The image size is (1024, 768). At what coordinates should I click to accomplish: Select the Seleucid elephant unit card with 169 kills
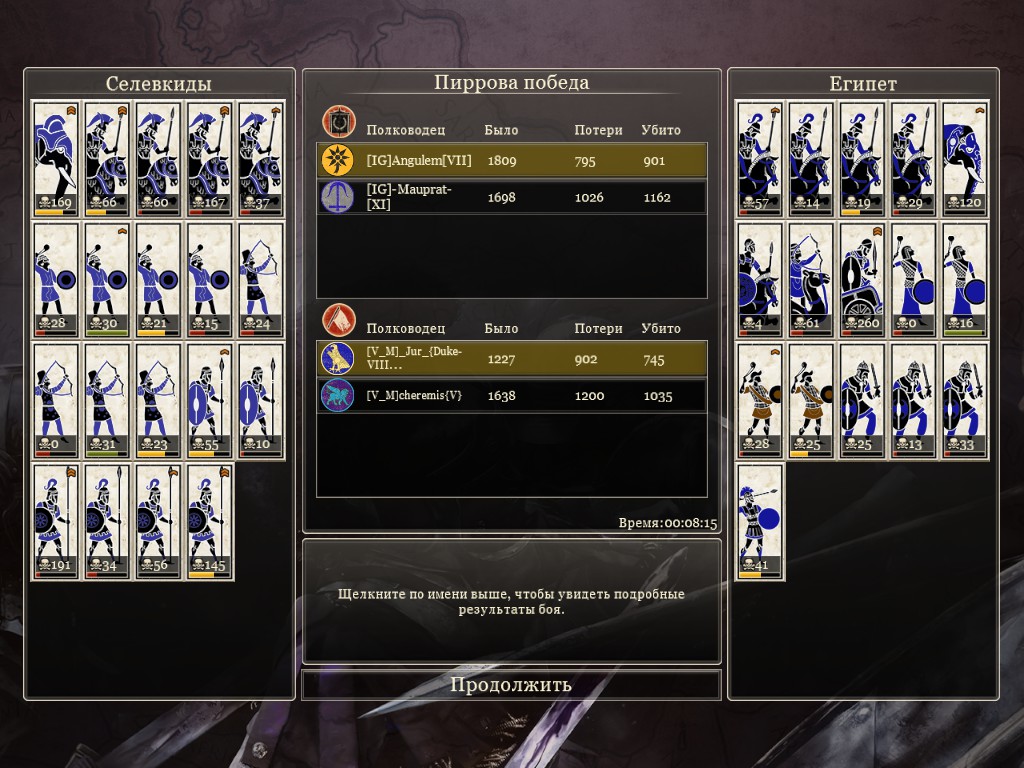pos(56,158)
